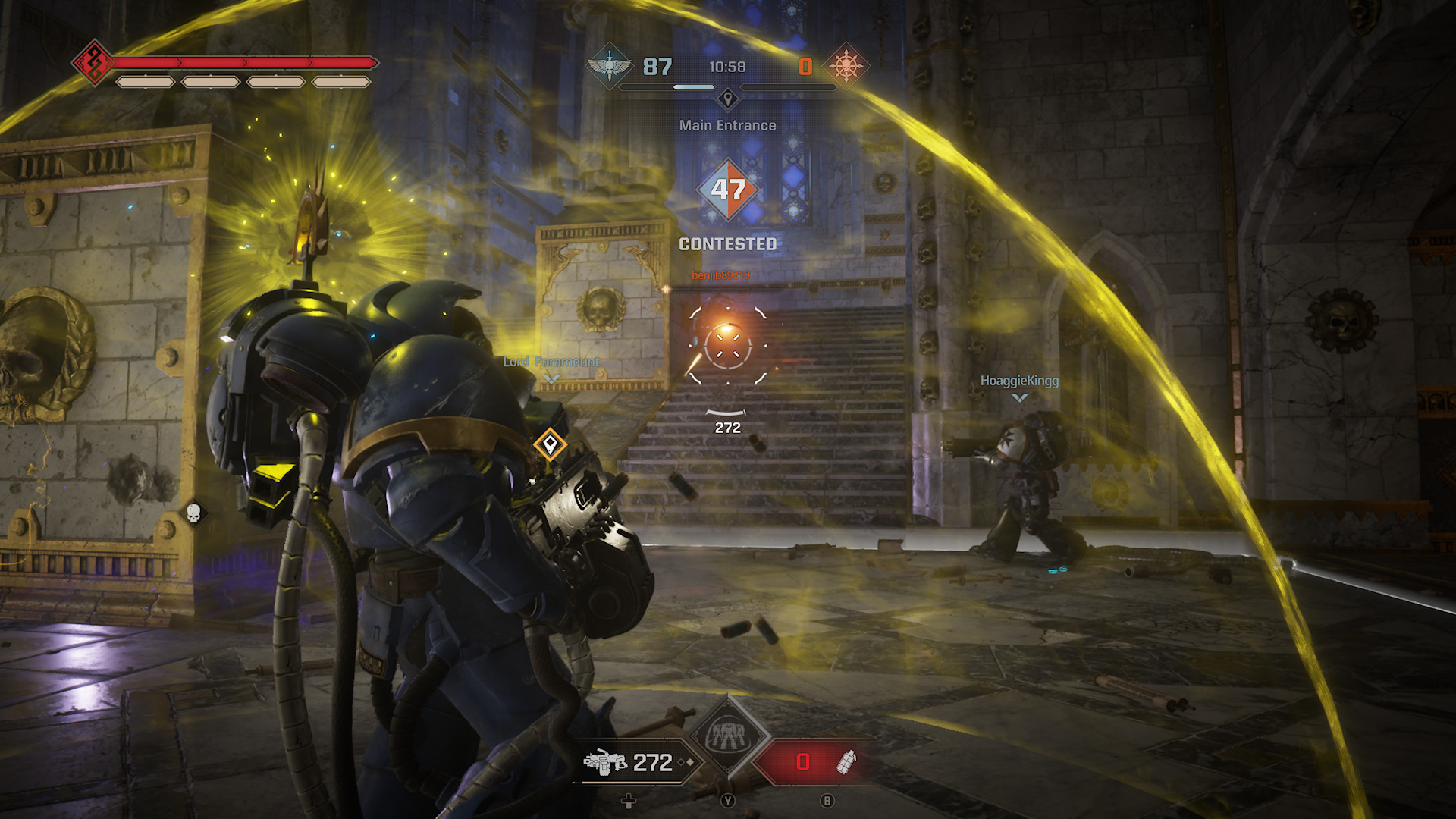Click the white skull death marker
This screenshot has width=1456, height=819.
click(193, 513)
